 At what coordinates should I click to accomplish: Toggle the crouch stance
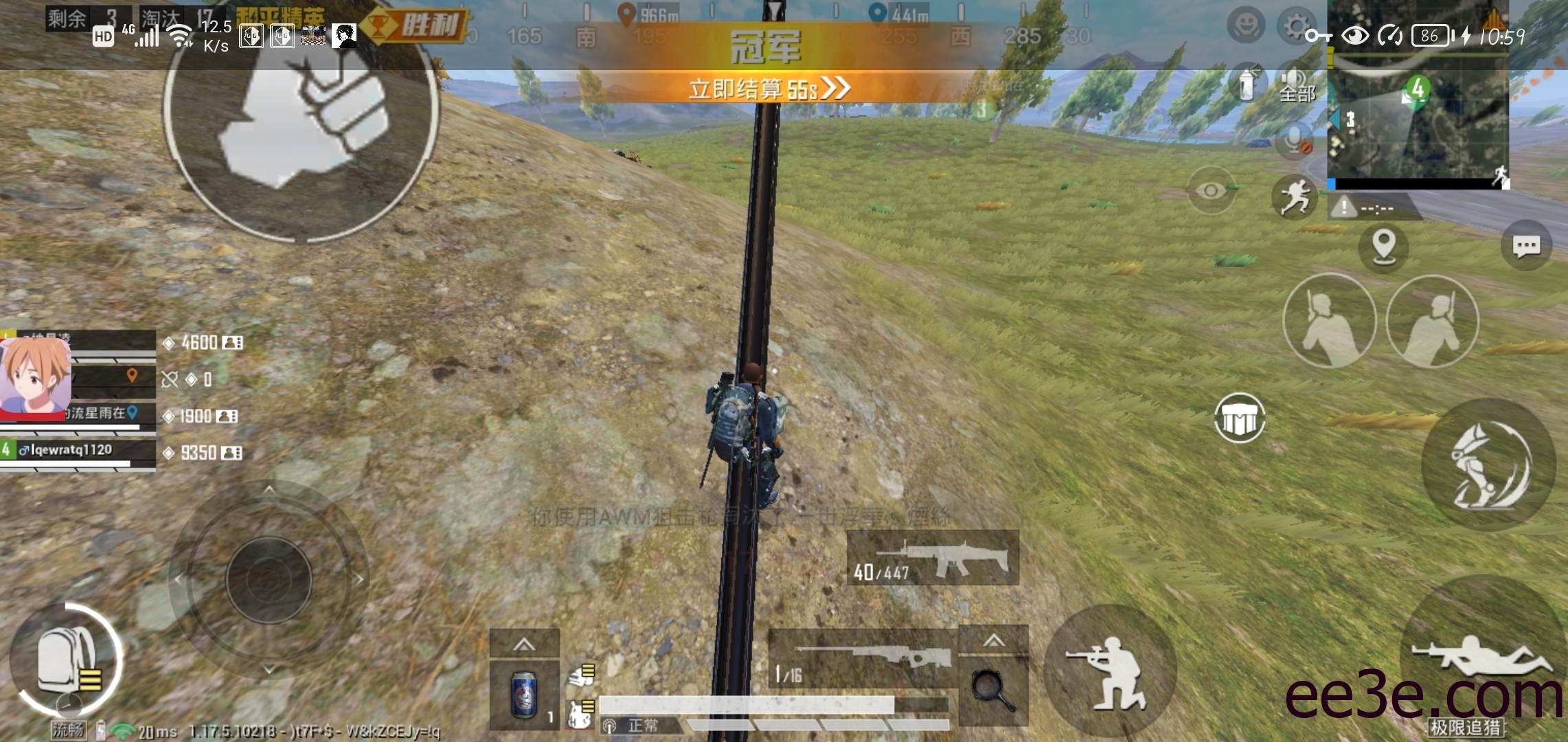click(1107, 671)
